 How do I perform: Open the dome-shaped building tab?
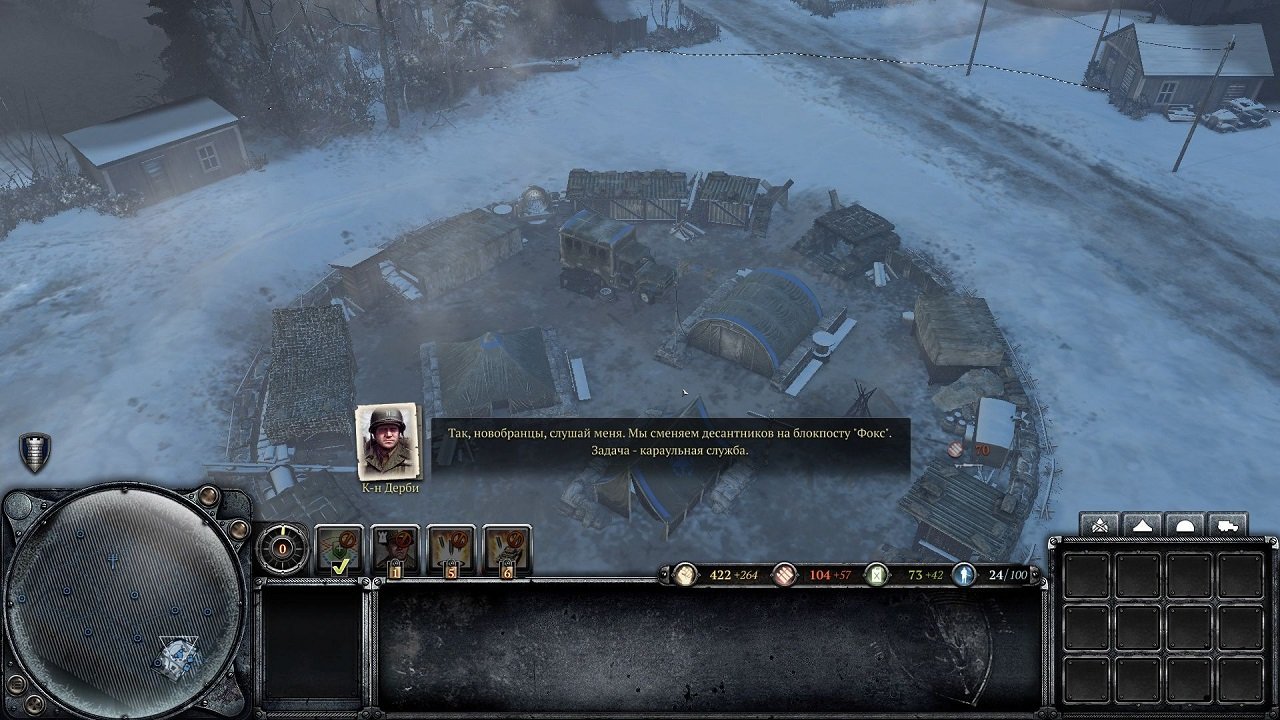(x=1186, y=524)
